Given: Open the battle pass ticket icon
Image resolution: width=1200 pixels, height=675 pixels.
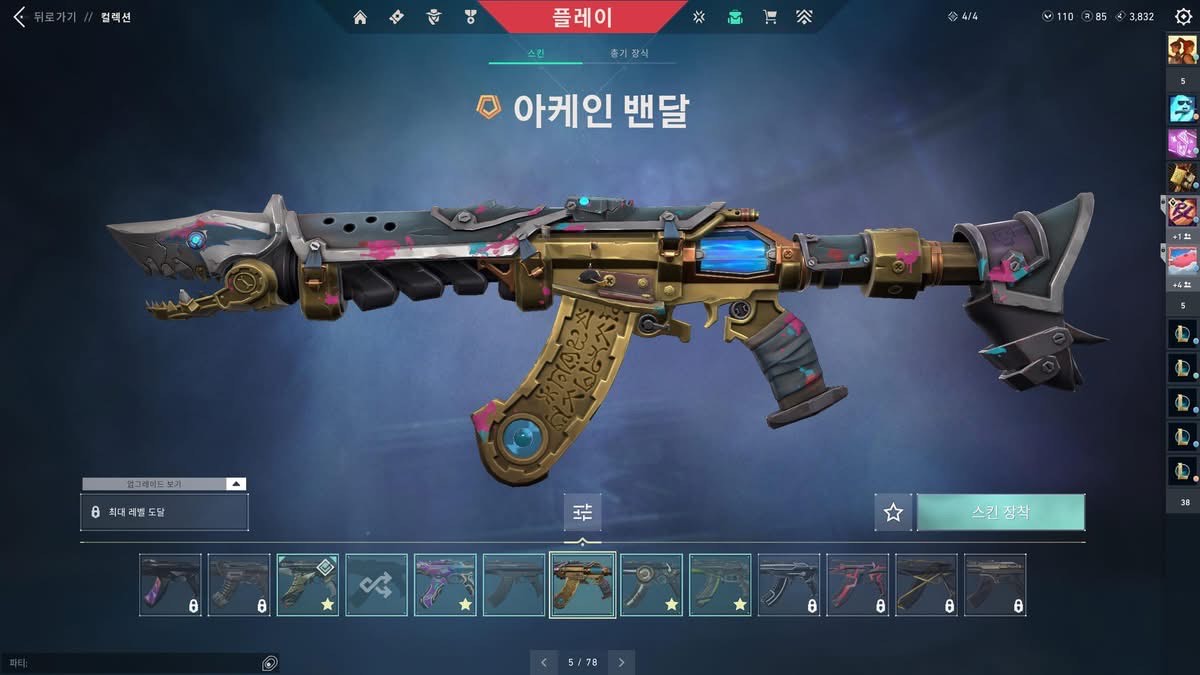Looking at the screenshot, I should (396, 17).
